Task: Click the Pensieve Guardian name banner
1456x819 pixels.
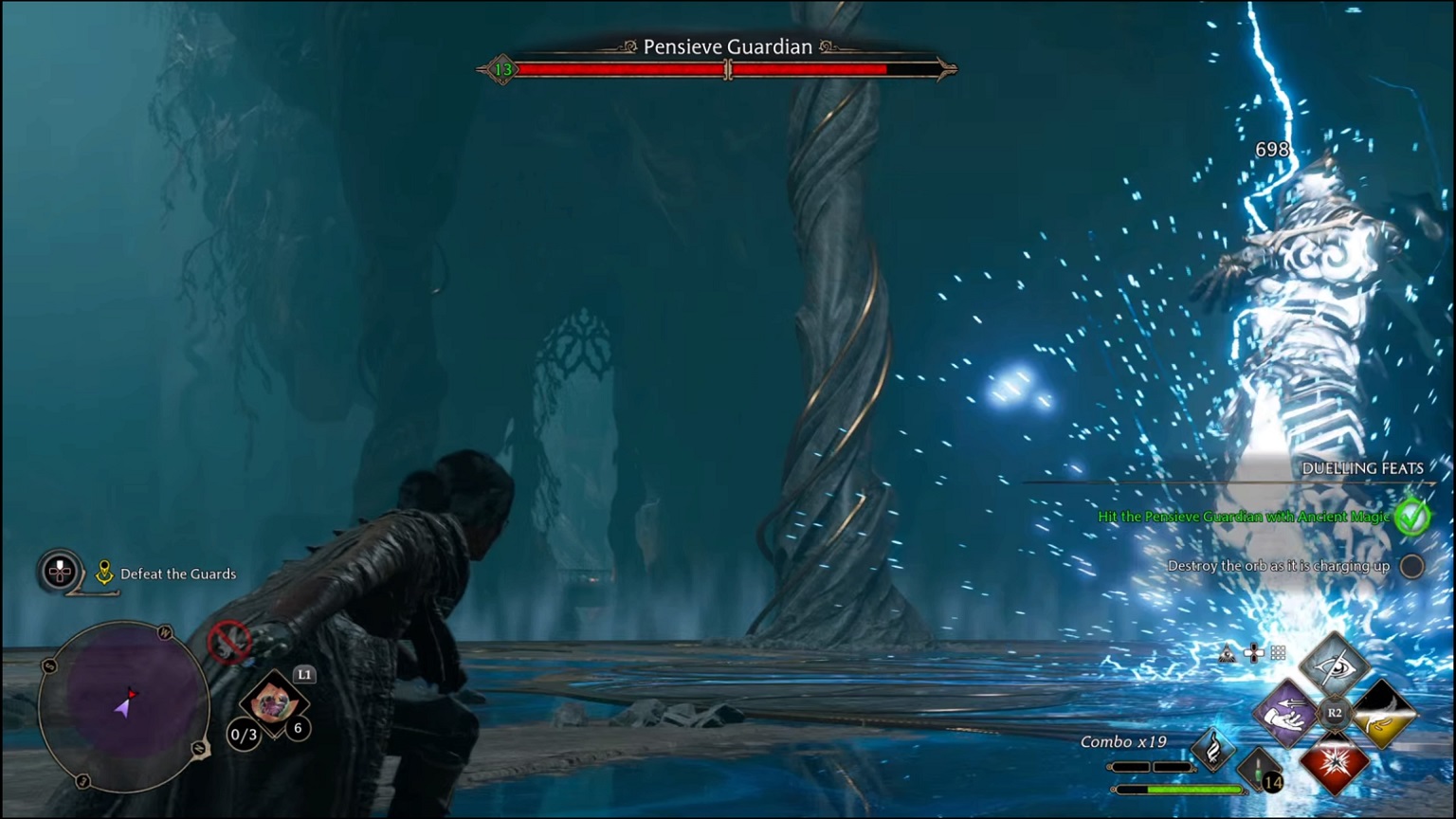Action: pos(727,46)
